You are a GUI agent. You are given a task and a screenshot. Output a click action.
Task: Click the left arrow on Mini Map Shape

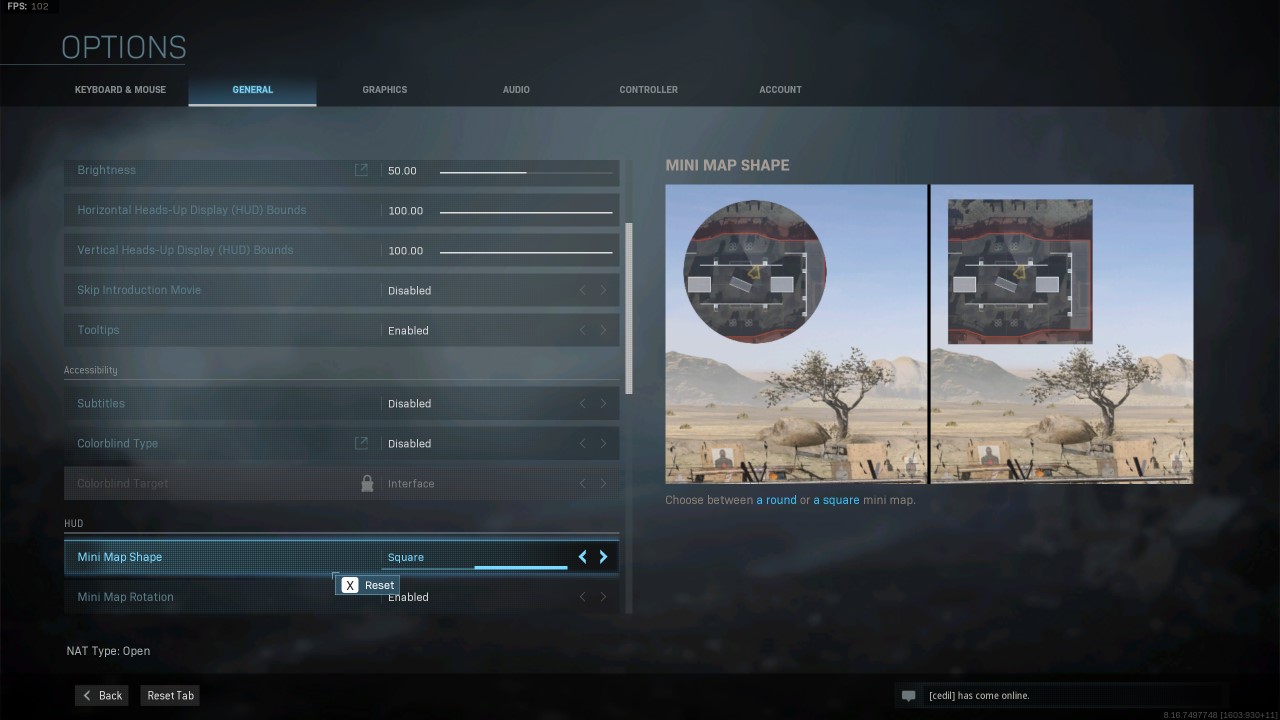tap(582, 557)
